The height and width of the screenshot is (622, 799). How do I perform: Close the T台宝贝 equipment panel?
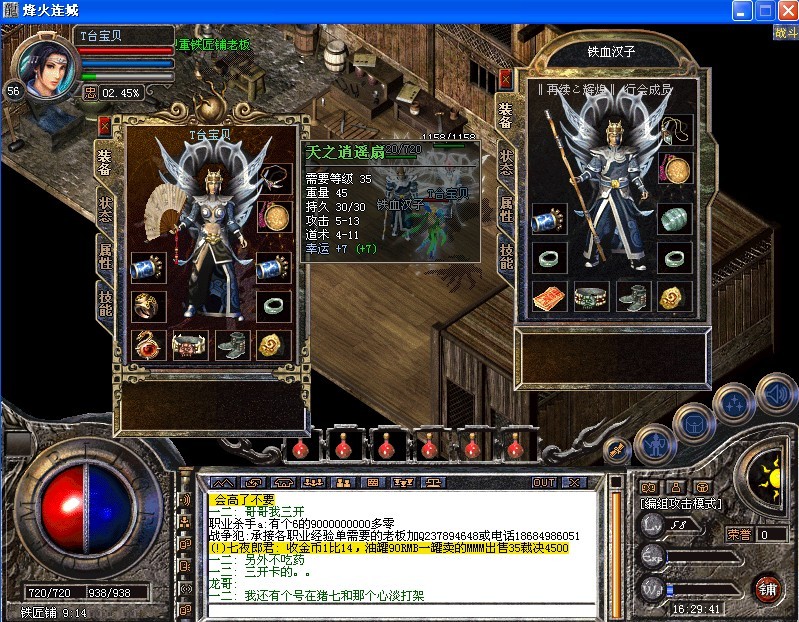(x=104, y=126)
